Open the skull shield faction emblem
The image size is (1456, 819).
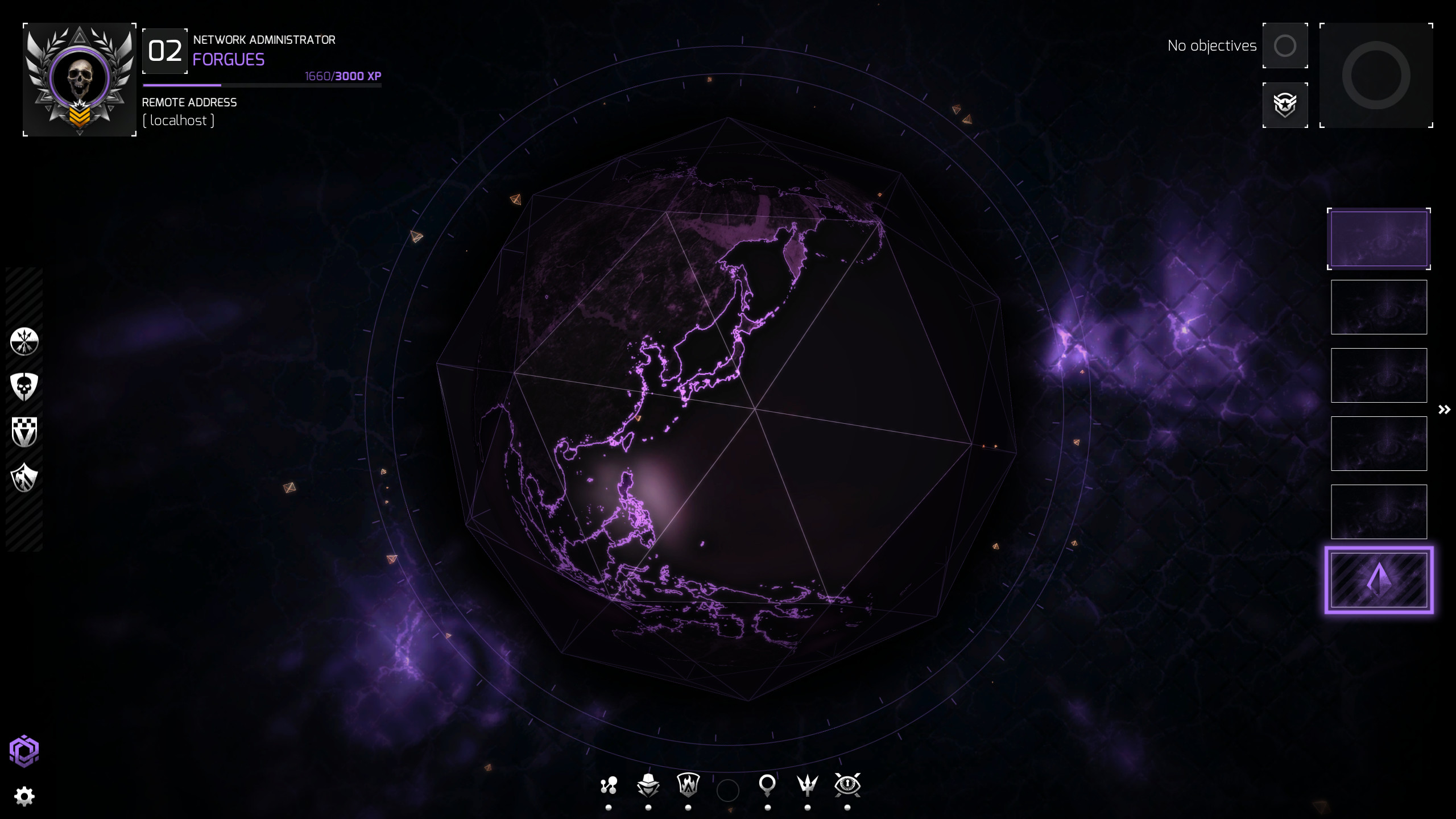(24, 387)
